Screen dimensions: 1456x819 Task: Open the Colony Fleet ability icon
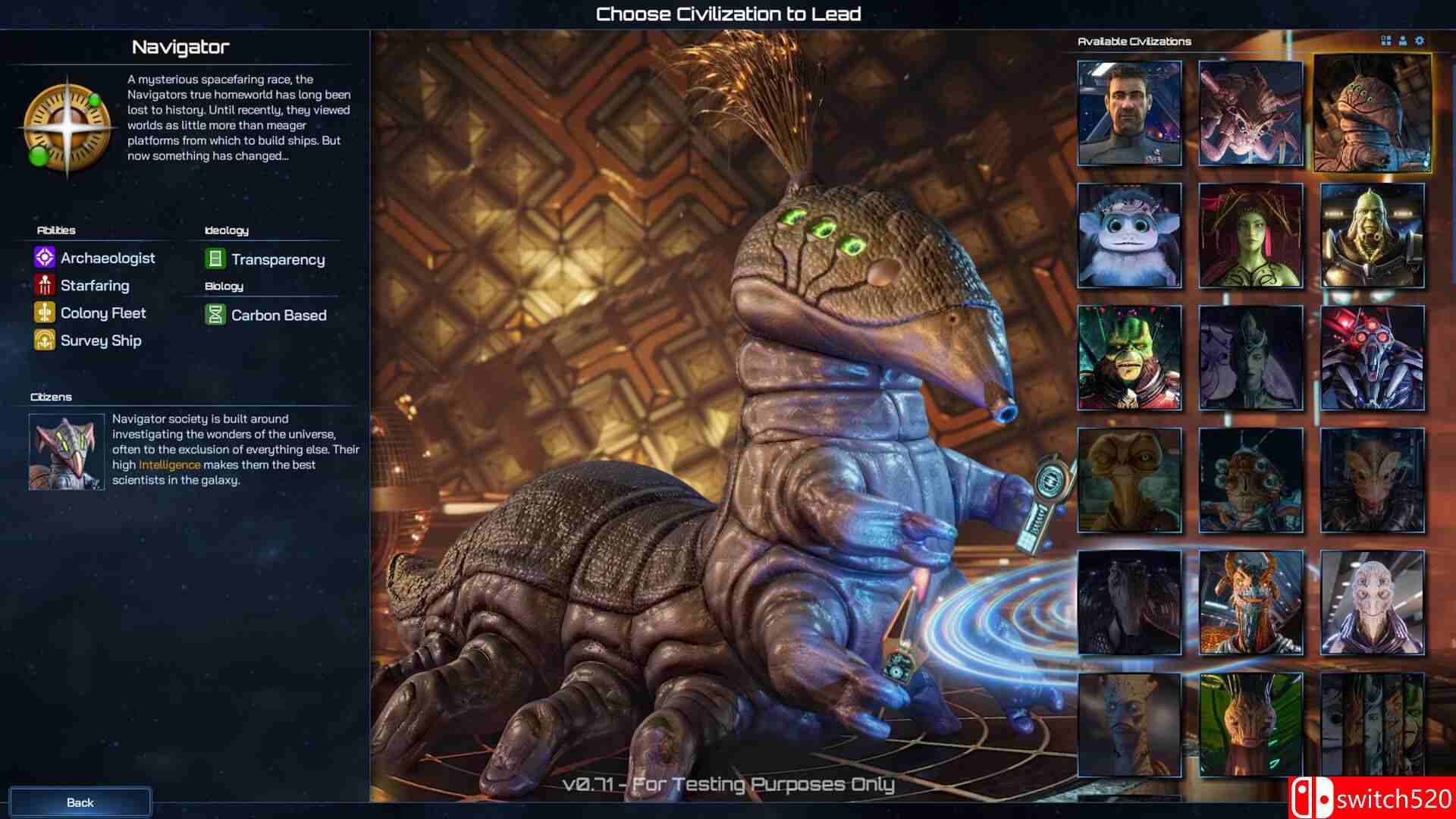[x=44, y=312]
